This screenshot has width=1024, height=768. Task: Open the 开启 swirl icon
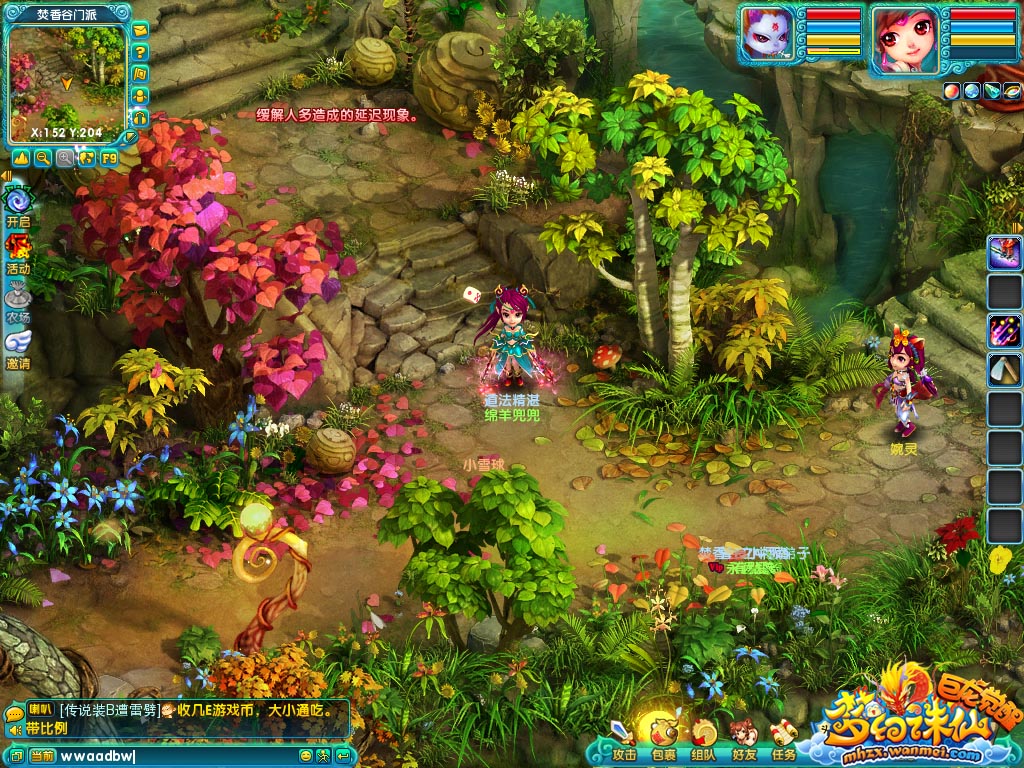point(18,202)
